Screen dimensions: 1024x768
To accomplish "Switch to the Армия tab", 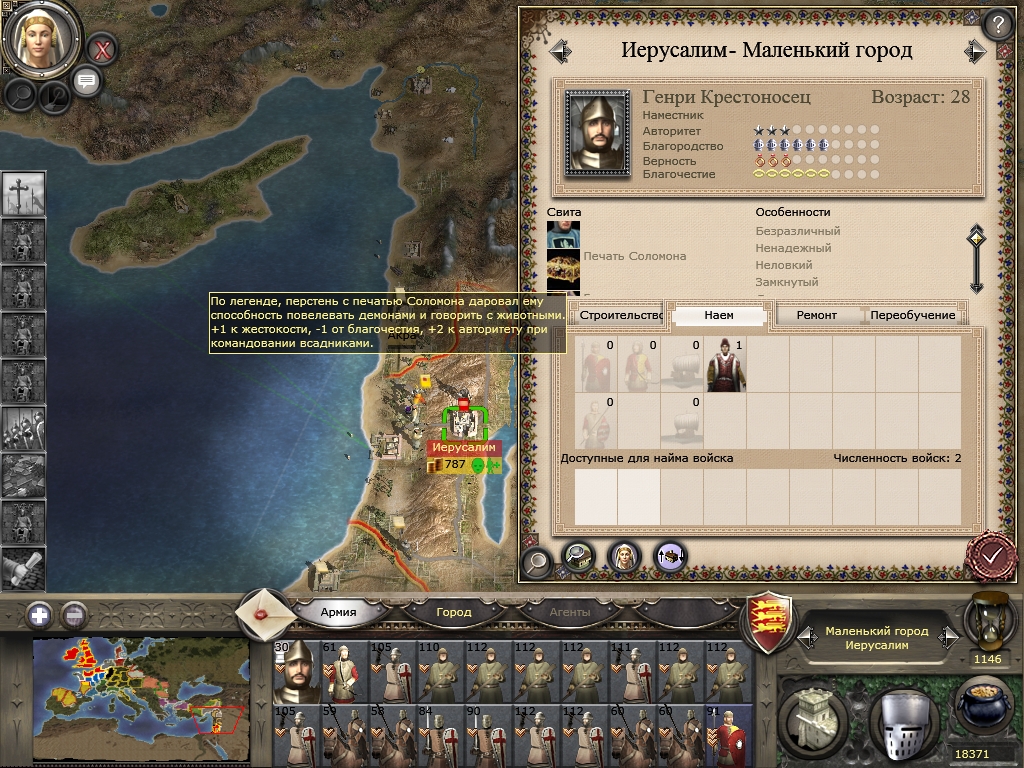I will click(x=338, y=612).
